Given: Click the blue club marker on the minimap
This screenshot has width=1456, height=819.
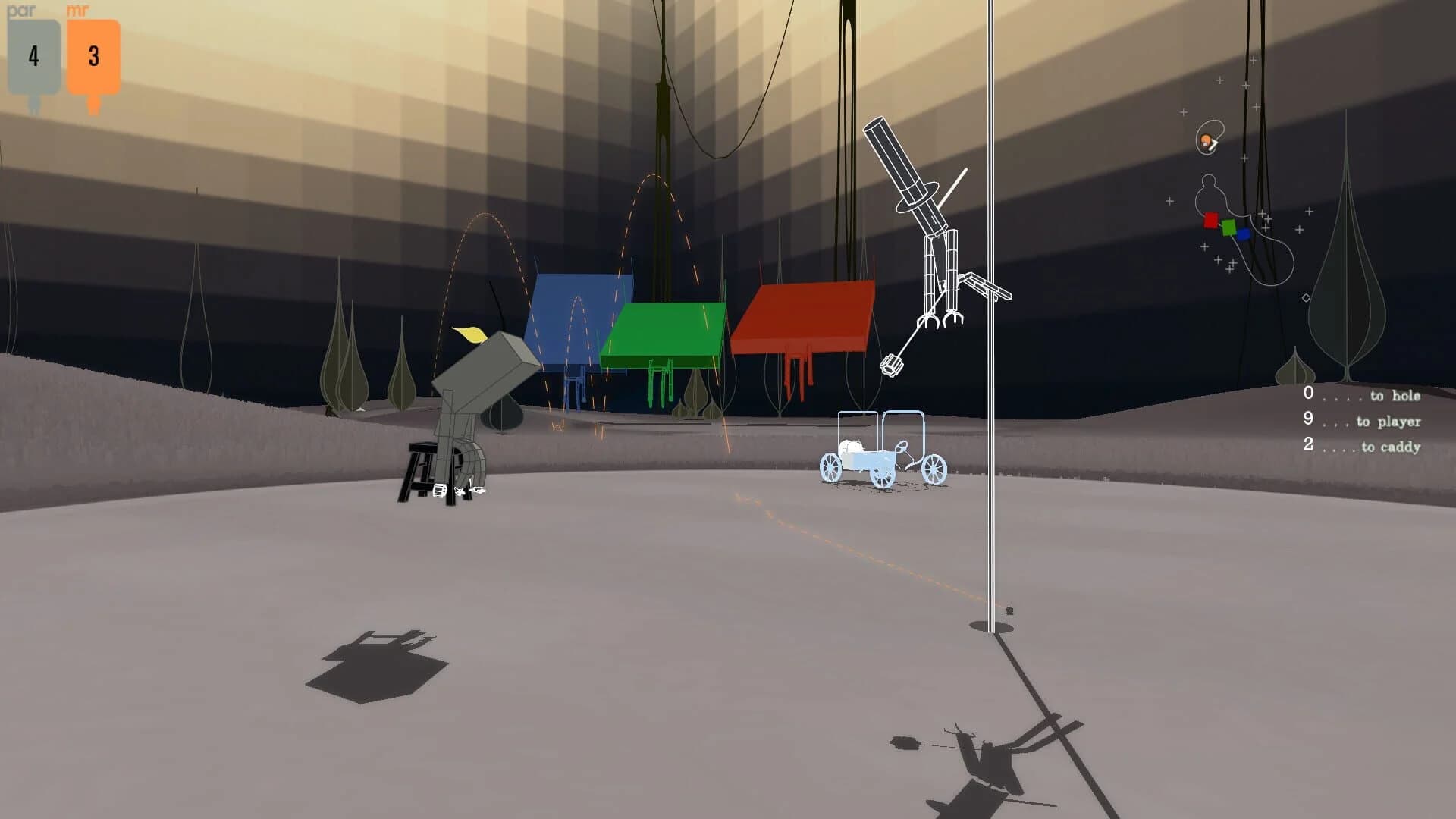Looking at the screenshot, I should coord(1243,234).
